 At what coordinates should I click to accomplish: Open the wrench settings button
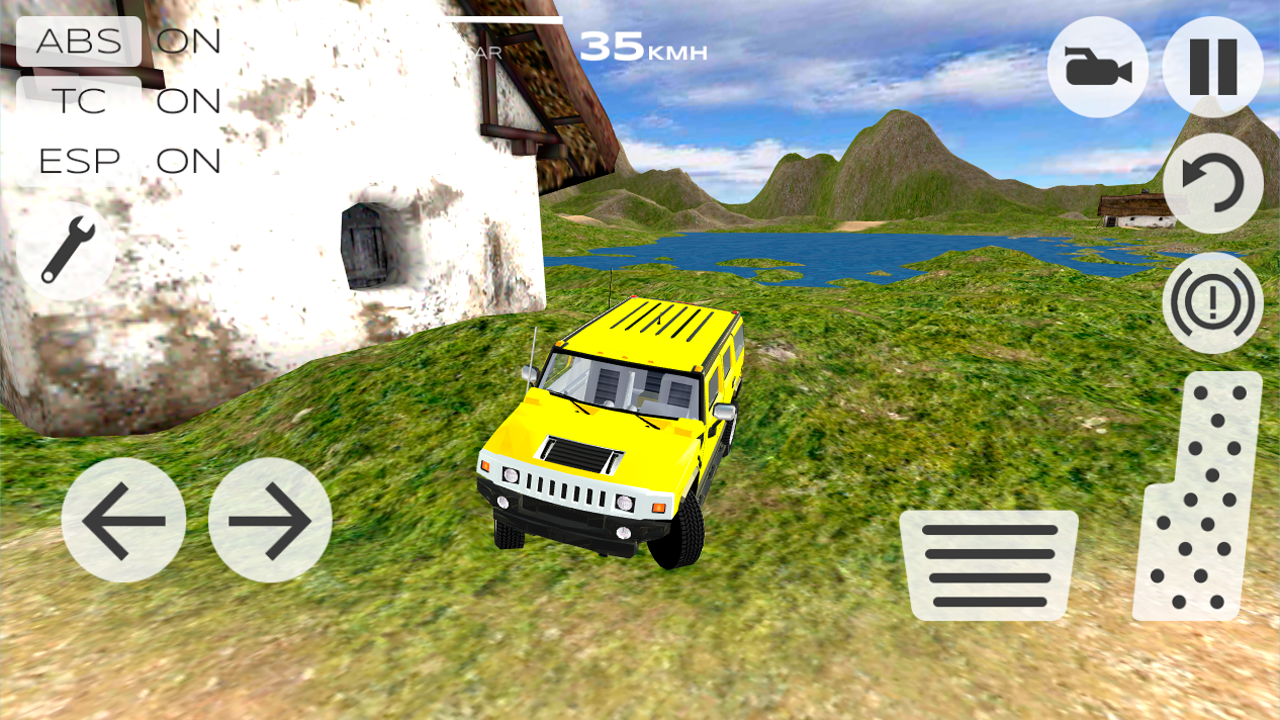(x=66, y=250)
